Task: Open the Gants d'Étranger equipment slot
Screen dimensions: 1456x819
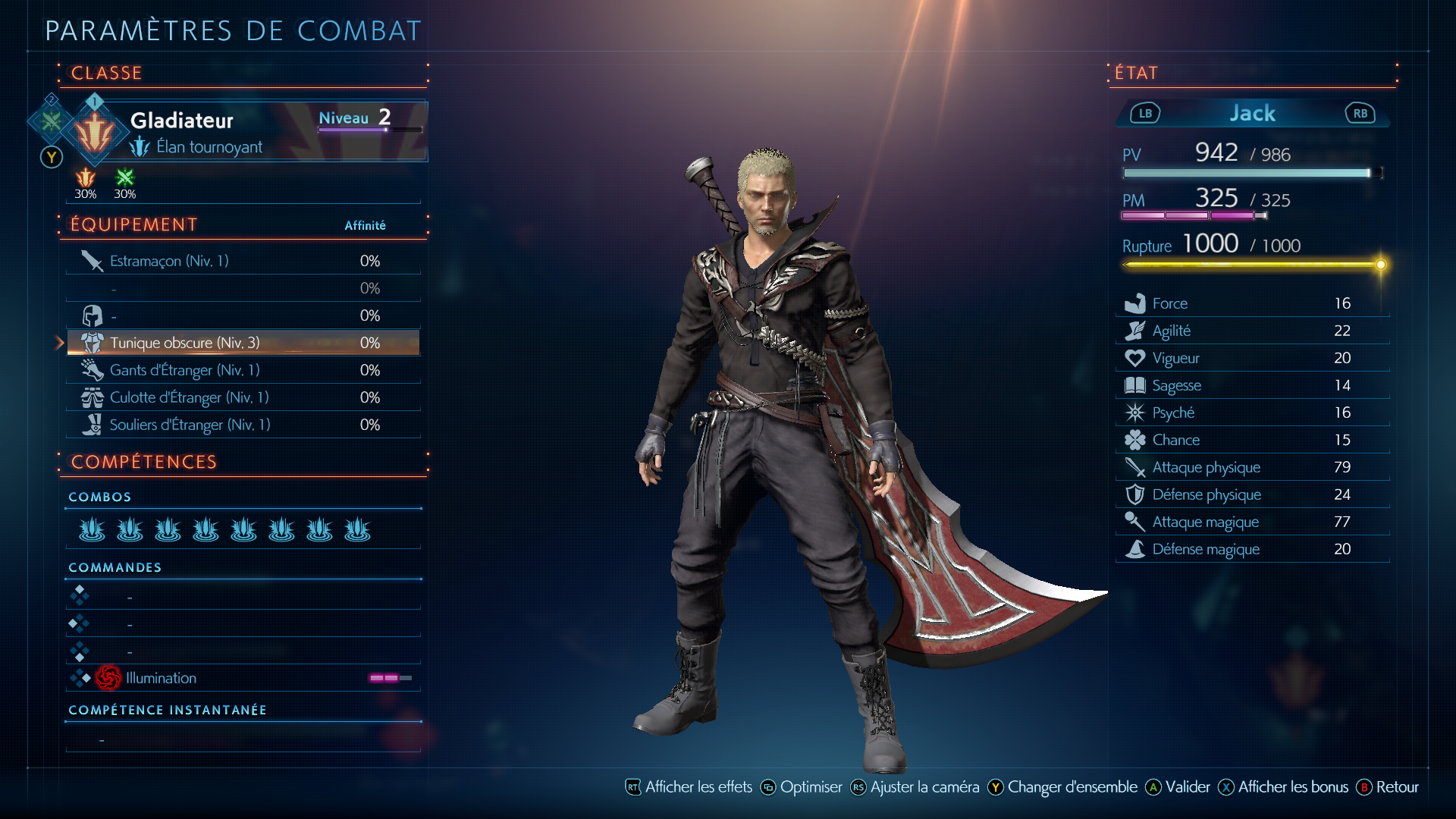Action: point(243,370)
